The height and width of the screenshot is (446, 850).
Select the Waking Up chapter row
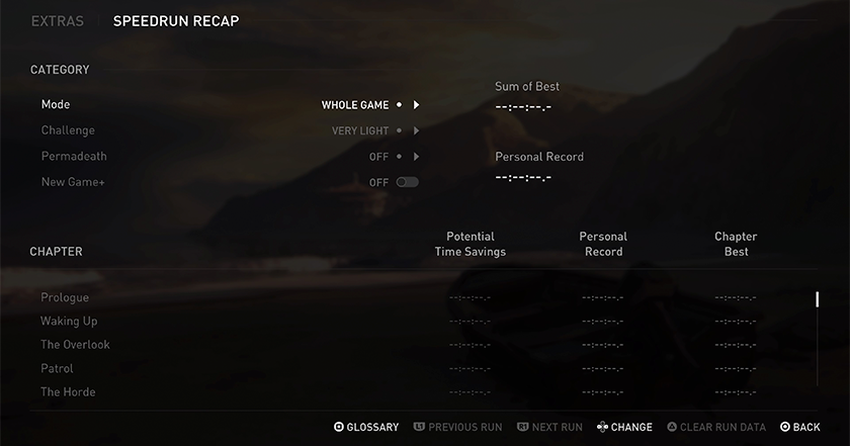click(x=69, y=321)
